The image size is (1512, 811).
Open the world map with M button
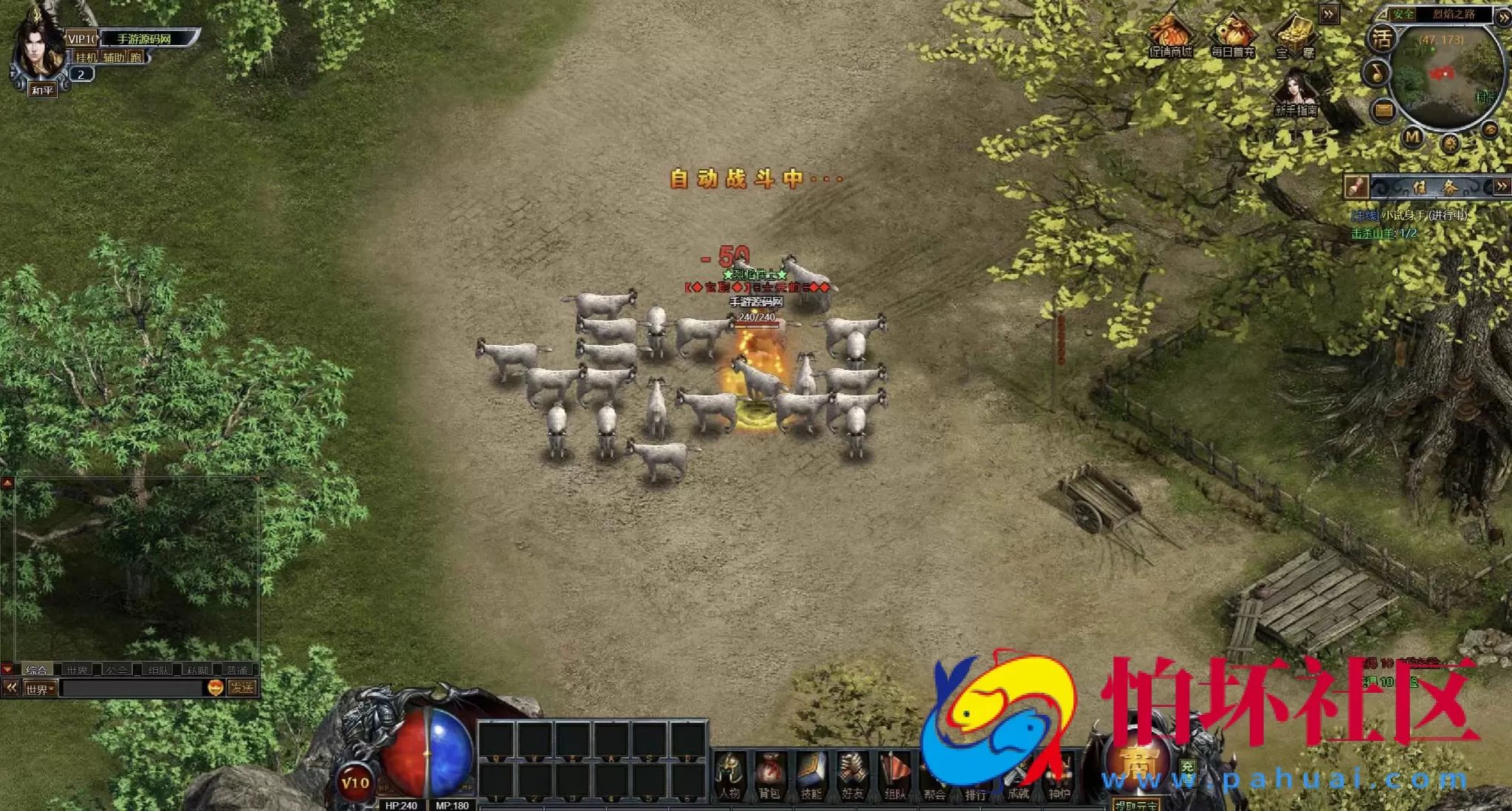coord(1412,137)
